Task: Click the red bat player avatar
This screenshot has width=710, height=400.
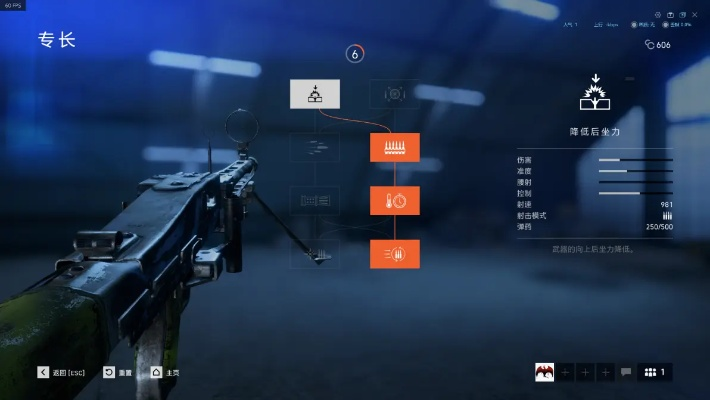Action: tap(545, 372)
